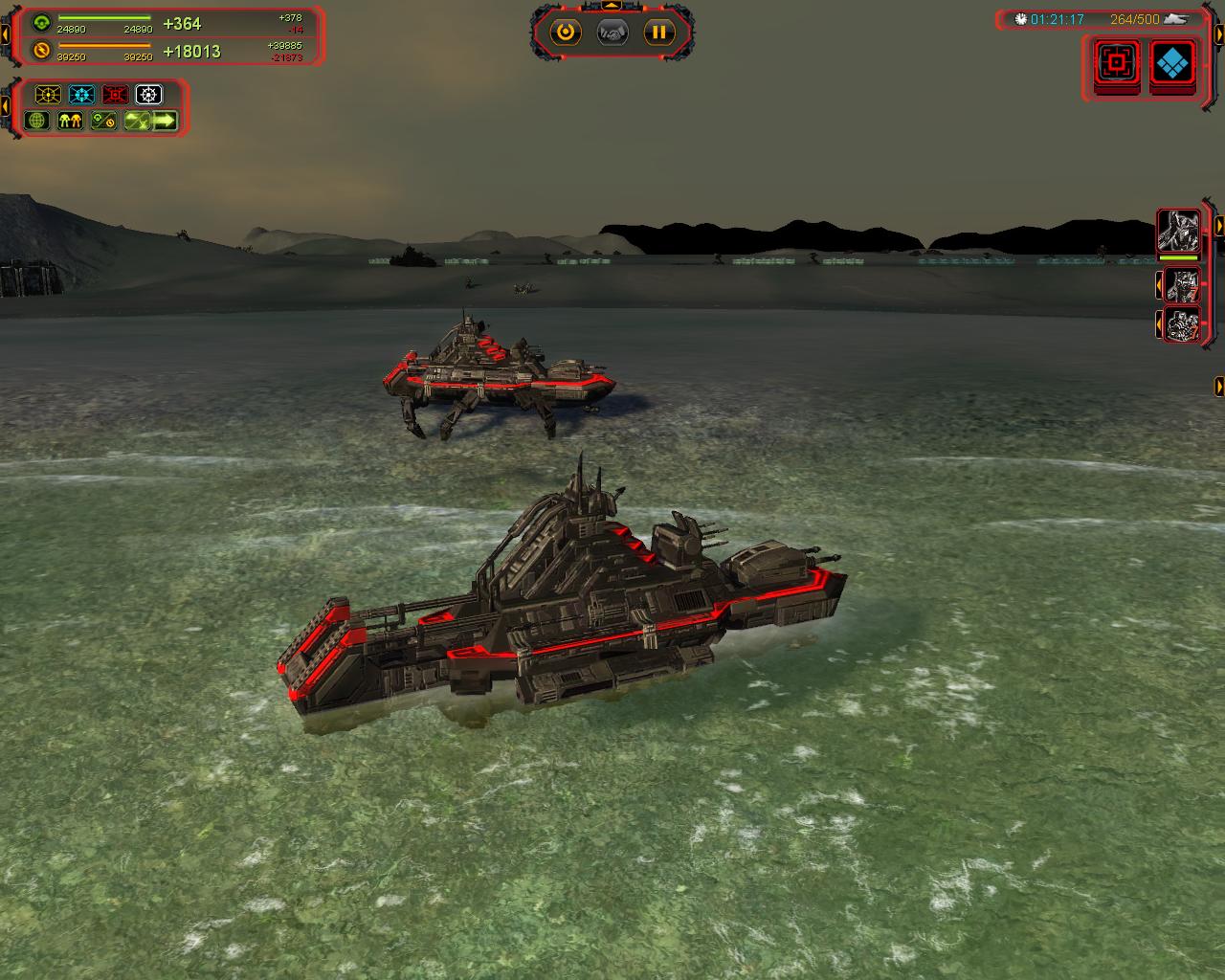
Task: Collapse the top-center menu bar with the up arrow
Action: click(612, 6)
